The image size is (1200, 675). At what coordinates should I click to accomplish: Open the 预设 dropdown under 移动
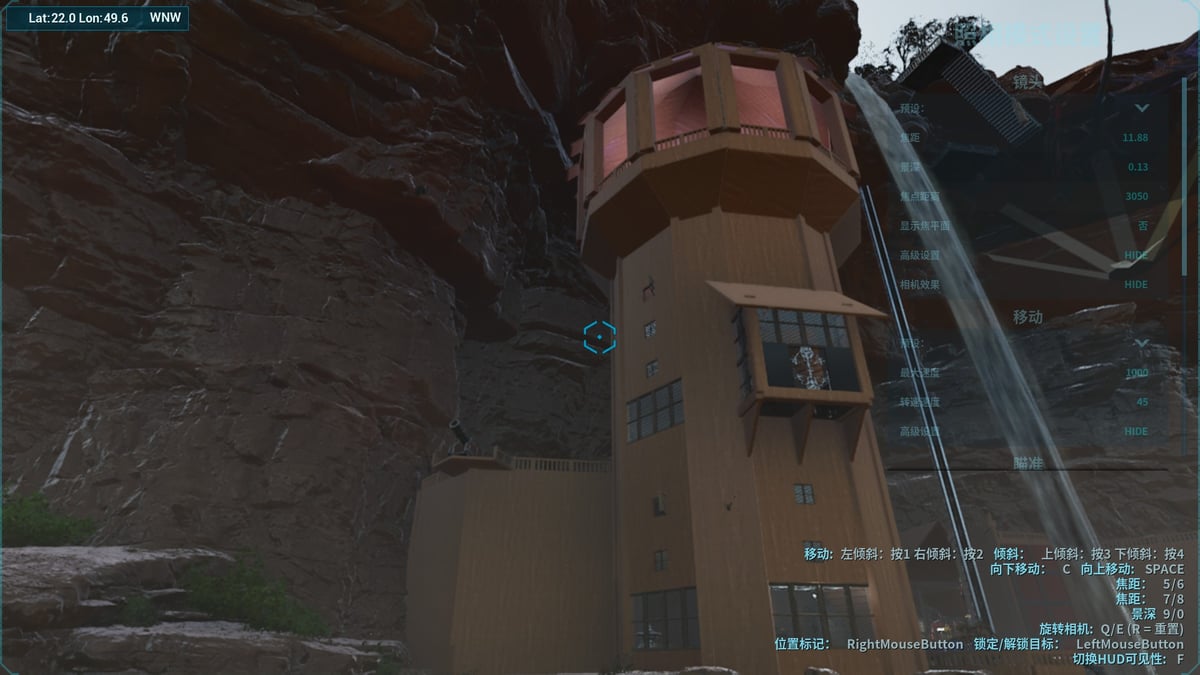pos(1141,343)
